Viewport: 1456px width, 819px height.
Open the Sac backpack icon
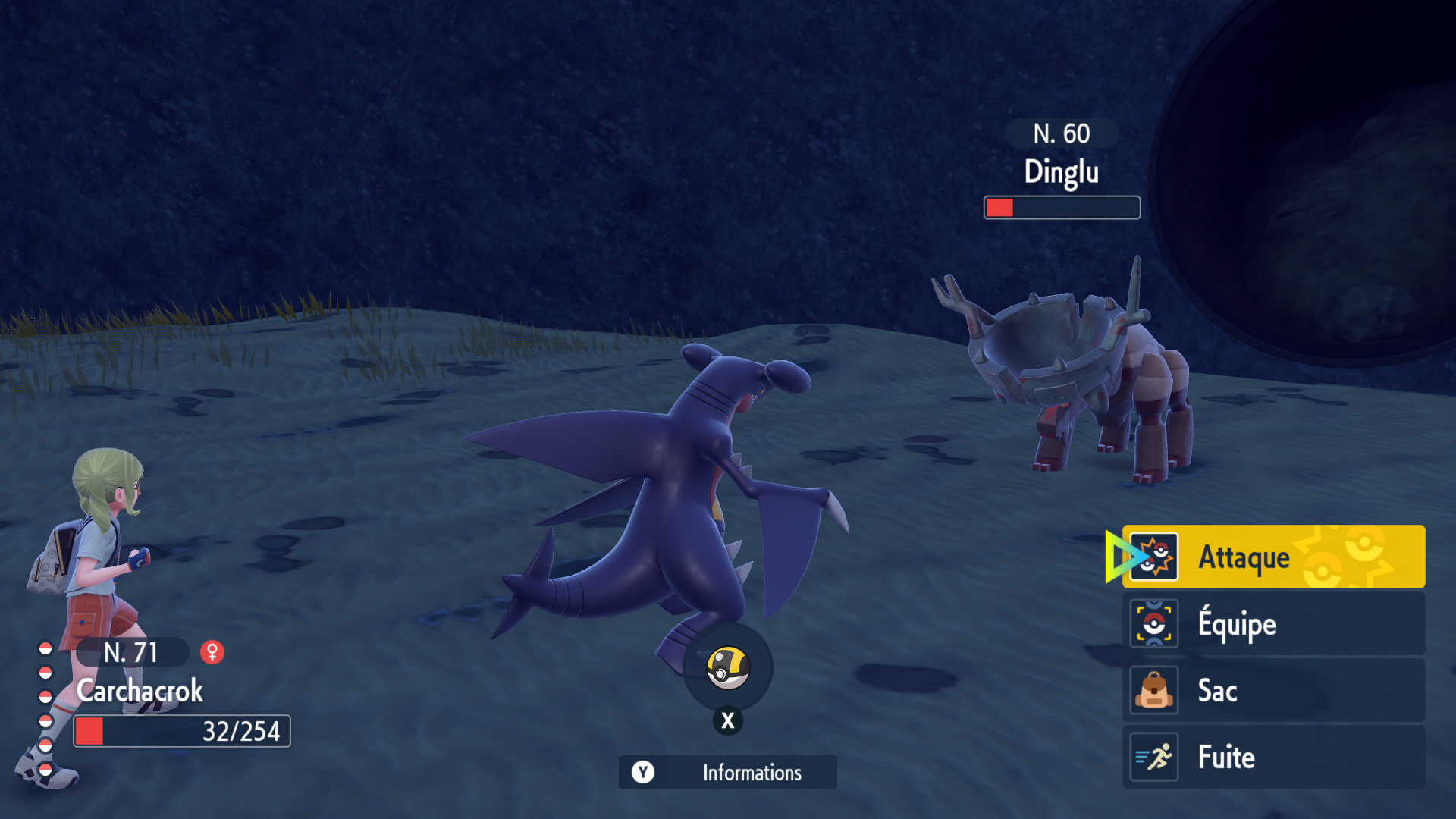click(x=1153, y=690)
